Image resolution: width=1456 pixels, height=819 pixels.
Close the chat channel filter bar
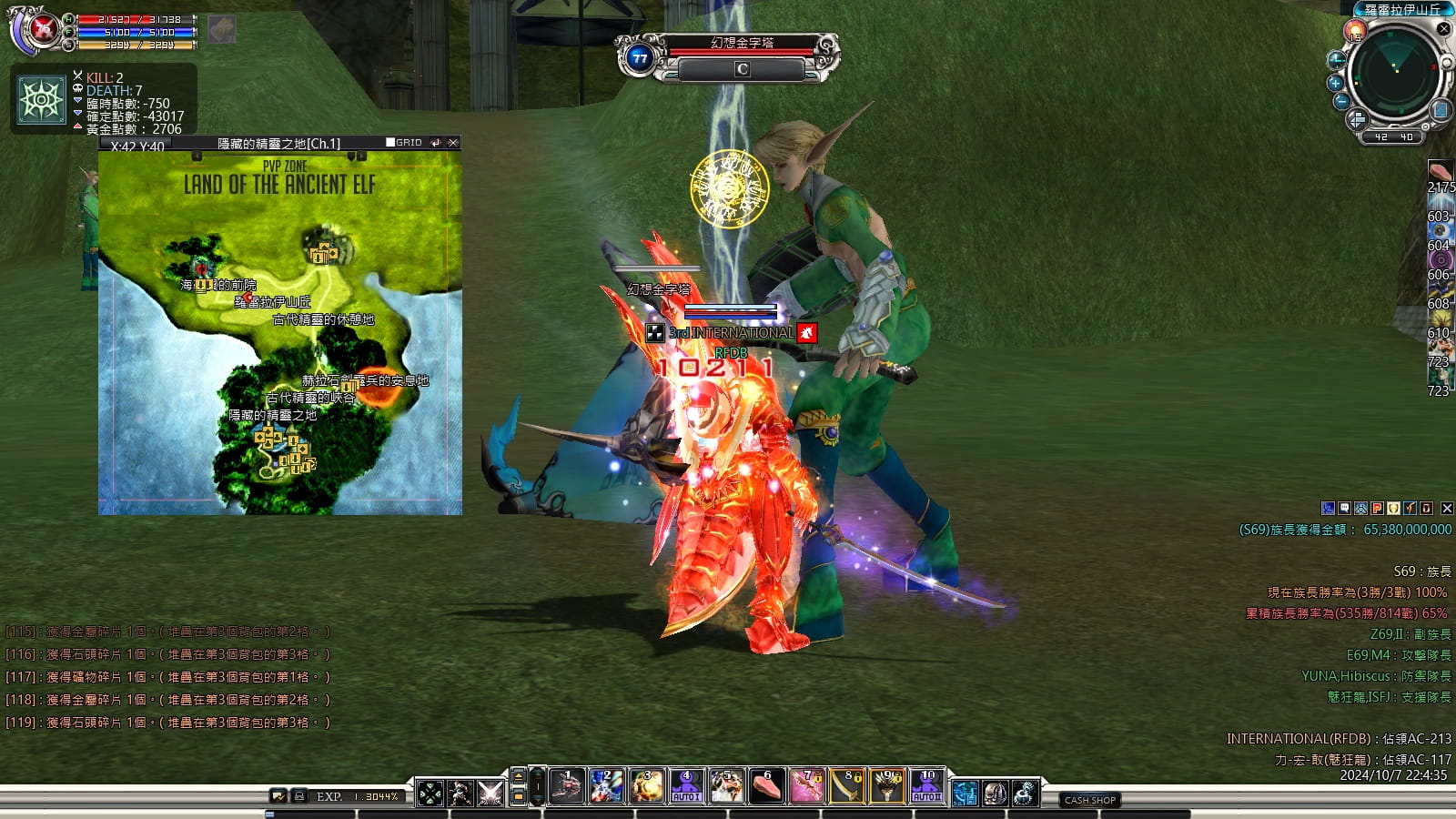[1447, 509]
